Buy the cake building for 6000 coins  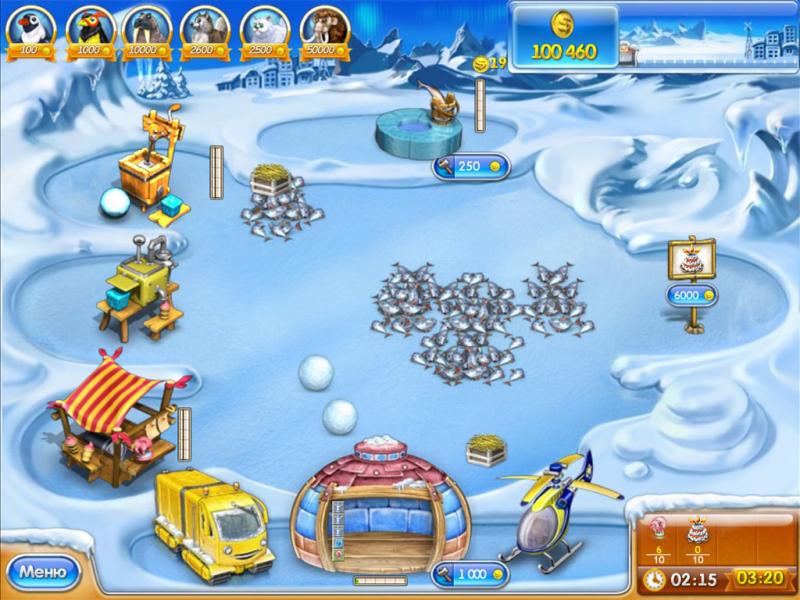click(692, 295)
